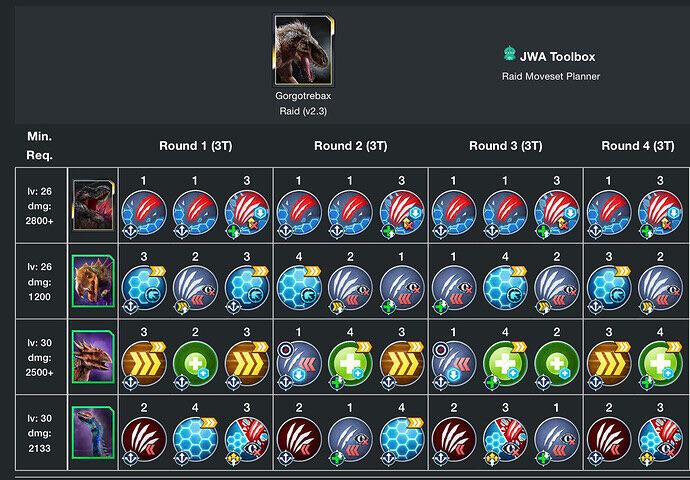
Task: Pick the red horned creature with 2500+ damage
Action: coord(92,358)
